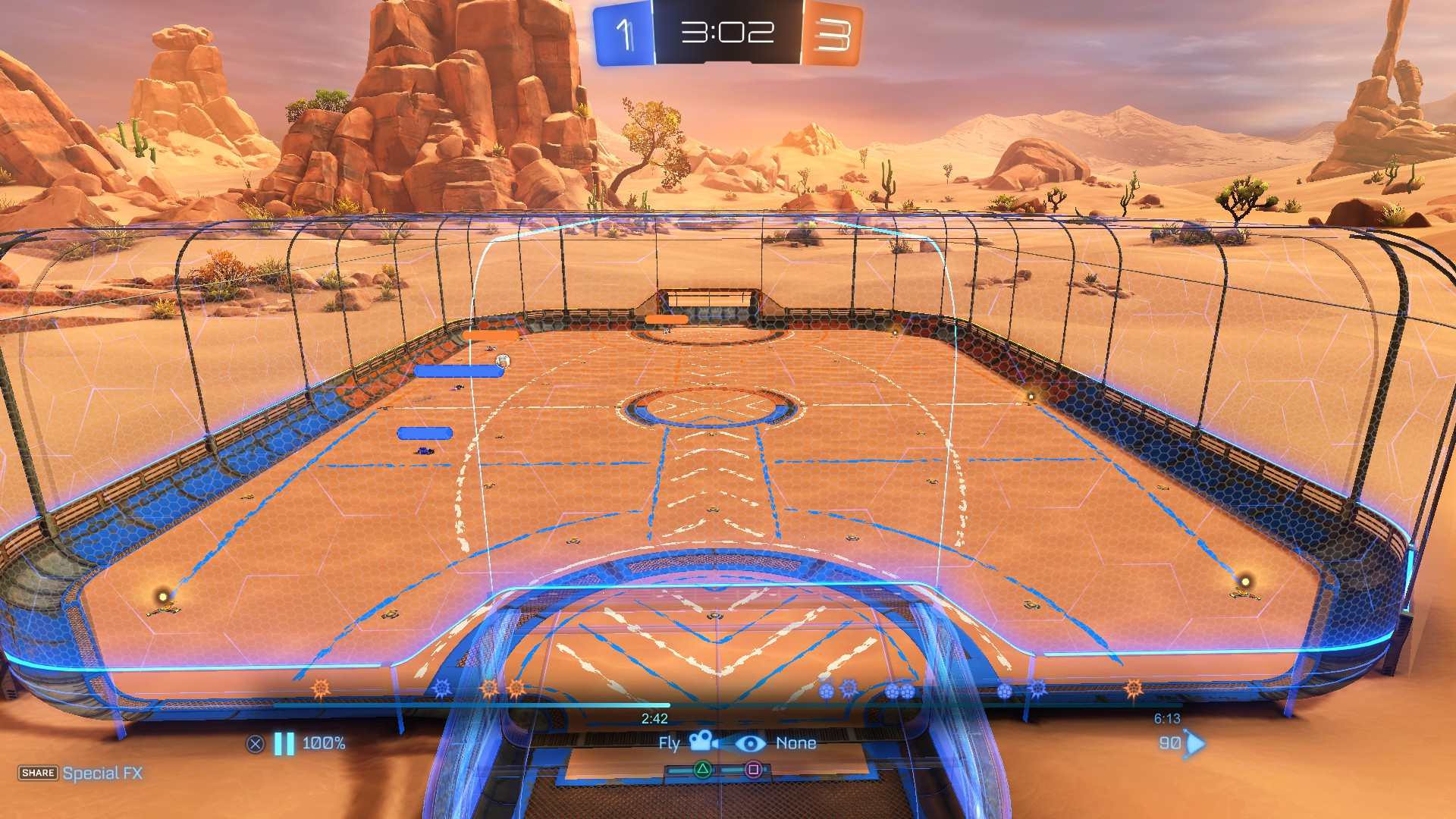This screenshot has height=819, width=1456.
Task: Pause the replay playback
Action: (284, 744)
